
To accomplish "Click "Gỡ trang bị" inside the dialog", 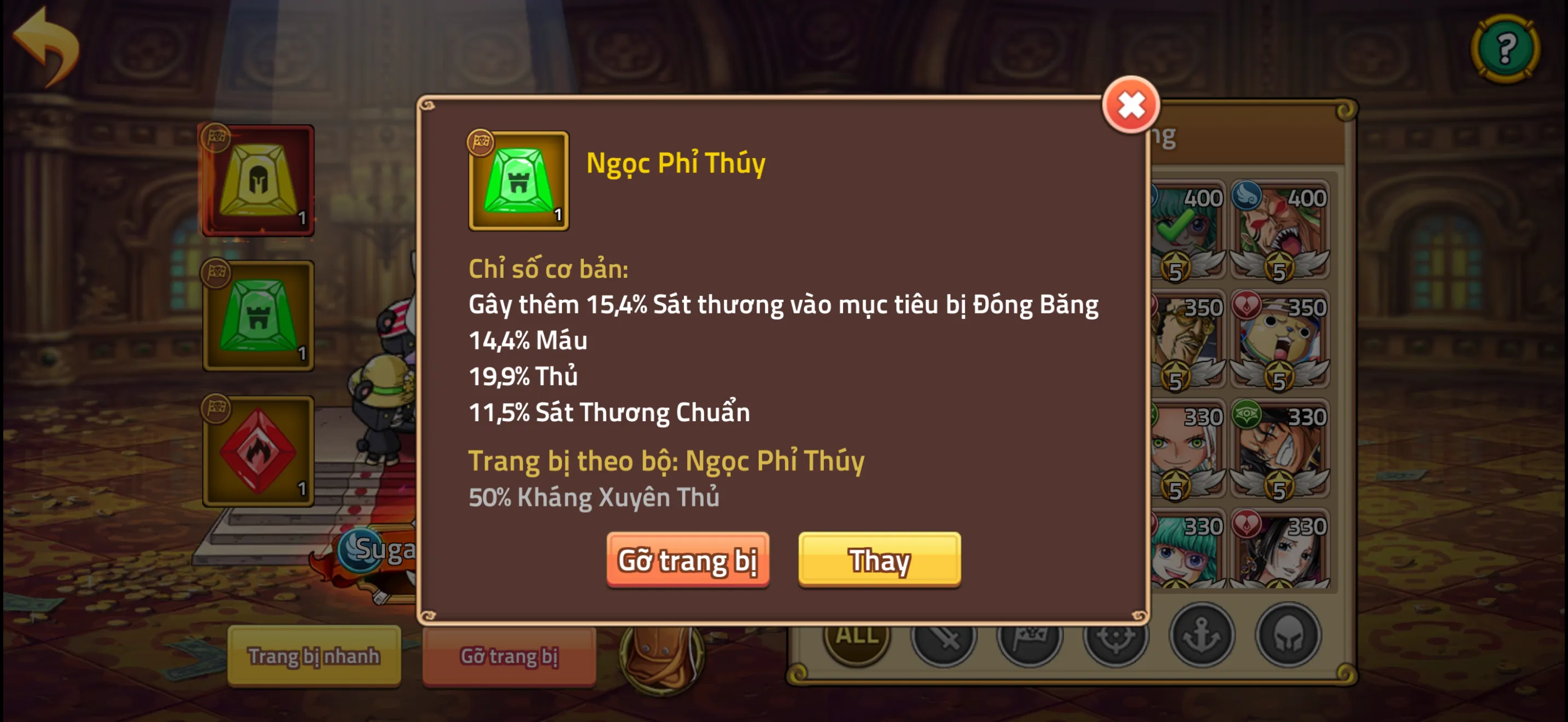I will (x=688, y=560).
